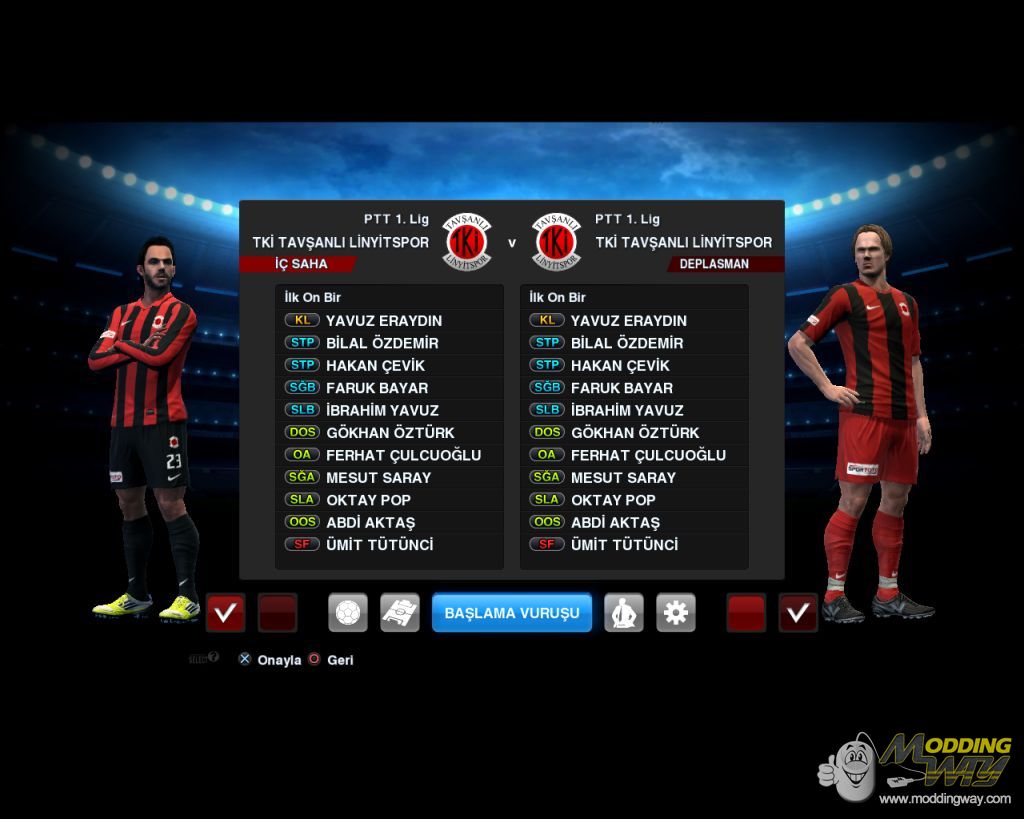Open the pitch formation icon button
The image size is (1024, 819).
click(x=400, y=613)
